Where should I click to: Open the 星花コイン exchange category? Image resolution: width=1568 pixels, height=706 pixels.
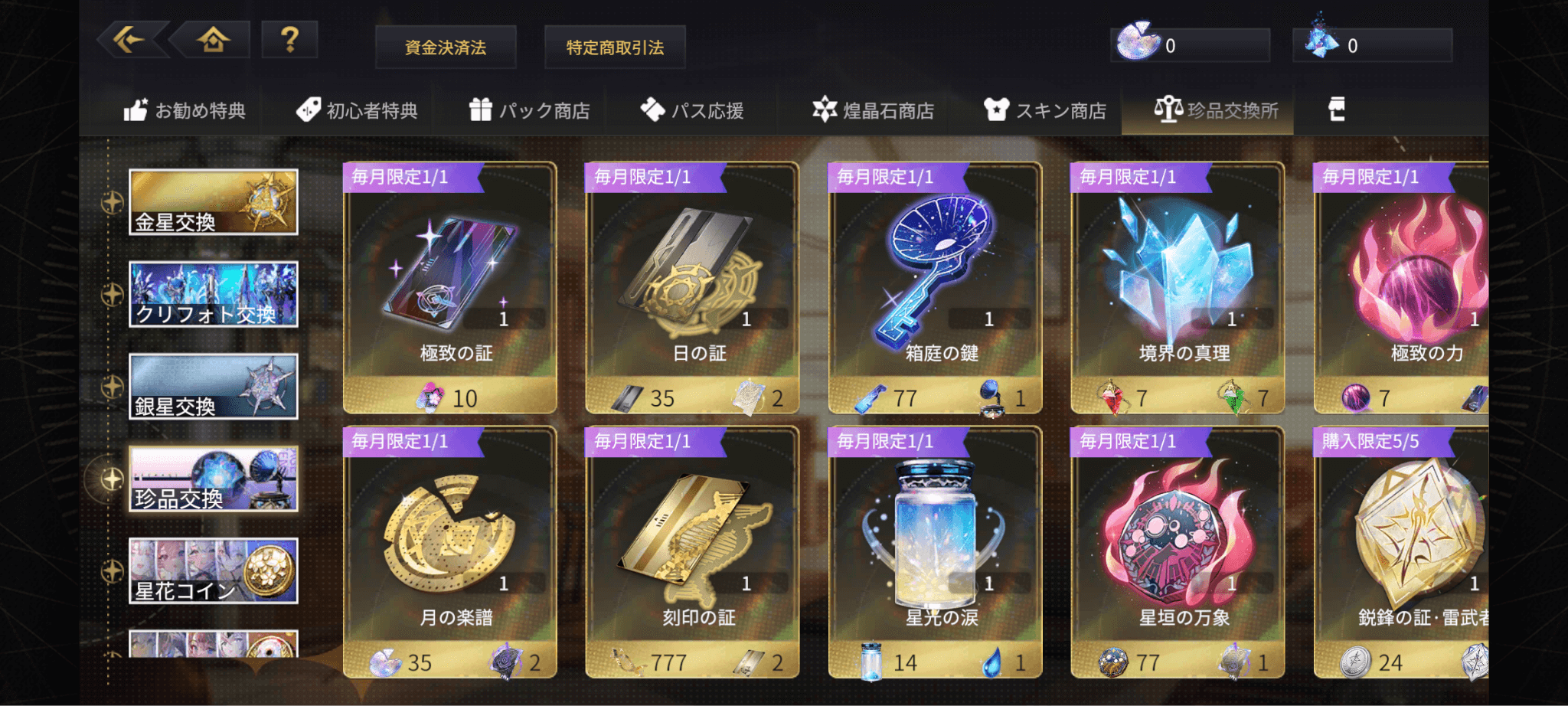click(213, 571)
